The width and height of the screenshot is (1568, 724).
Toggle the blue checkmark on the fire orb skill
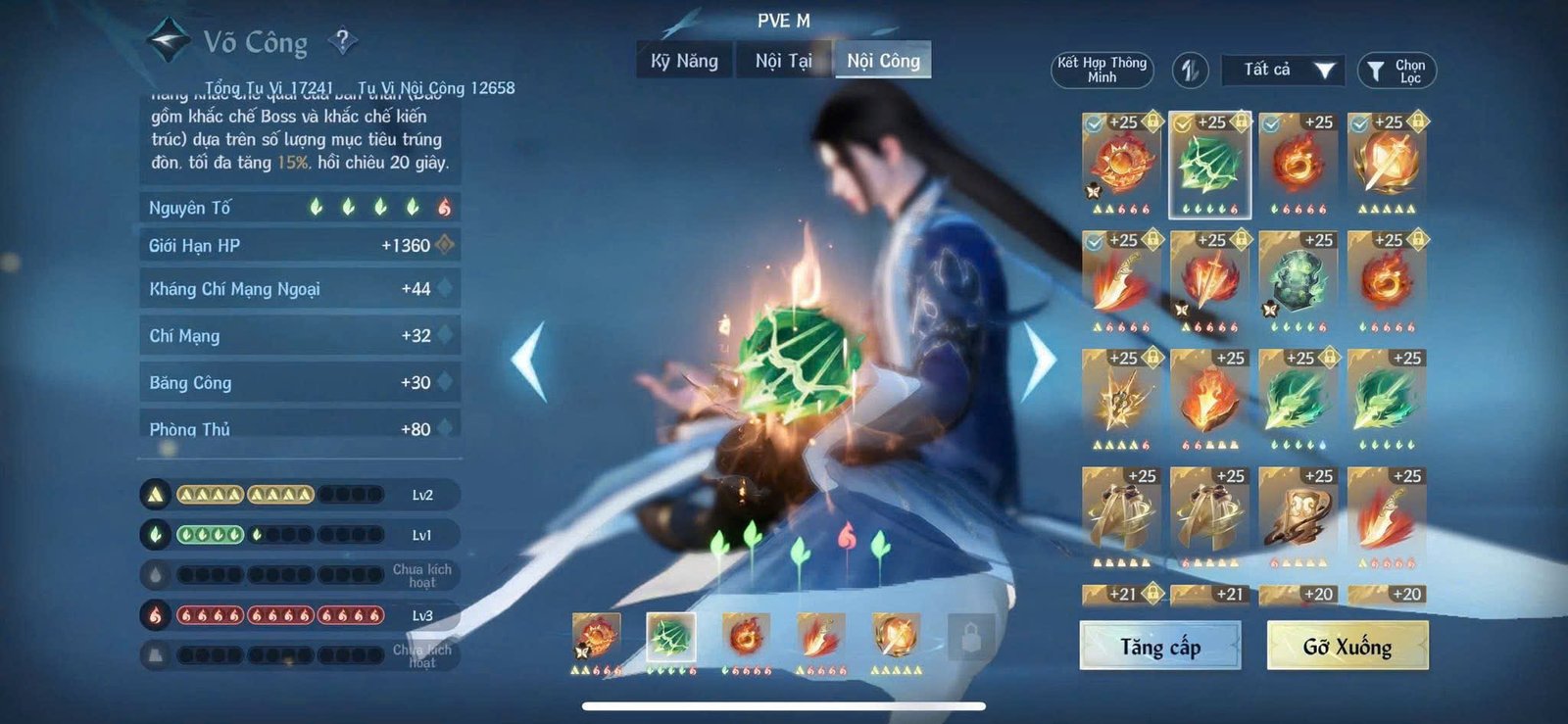click(1095, 124)
